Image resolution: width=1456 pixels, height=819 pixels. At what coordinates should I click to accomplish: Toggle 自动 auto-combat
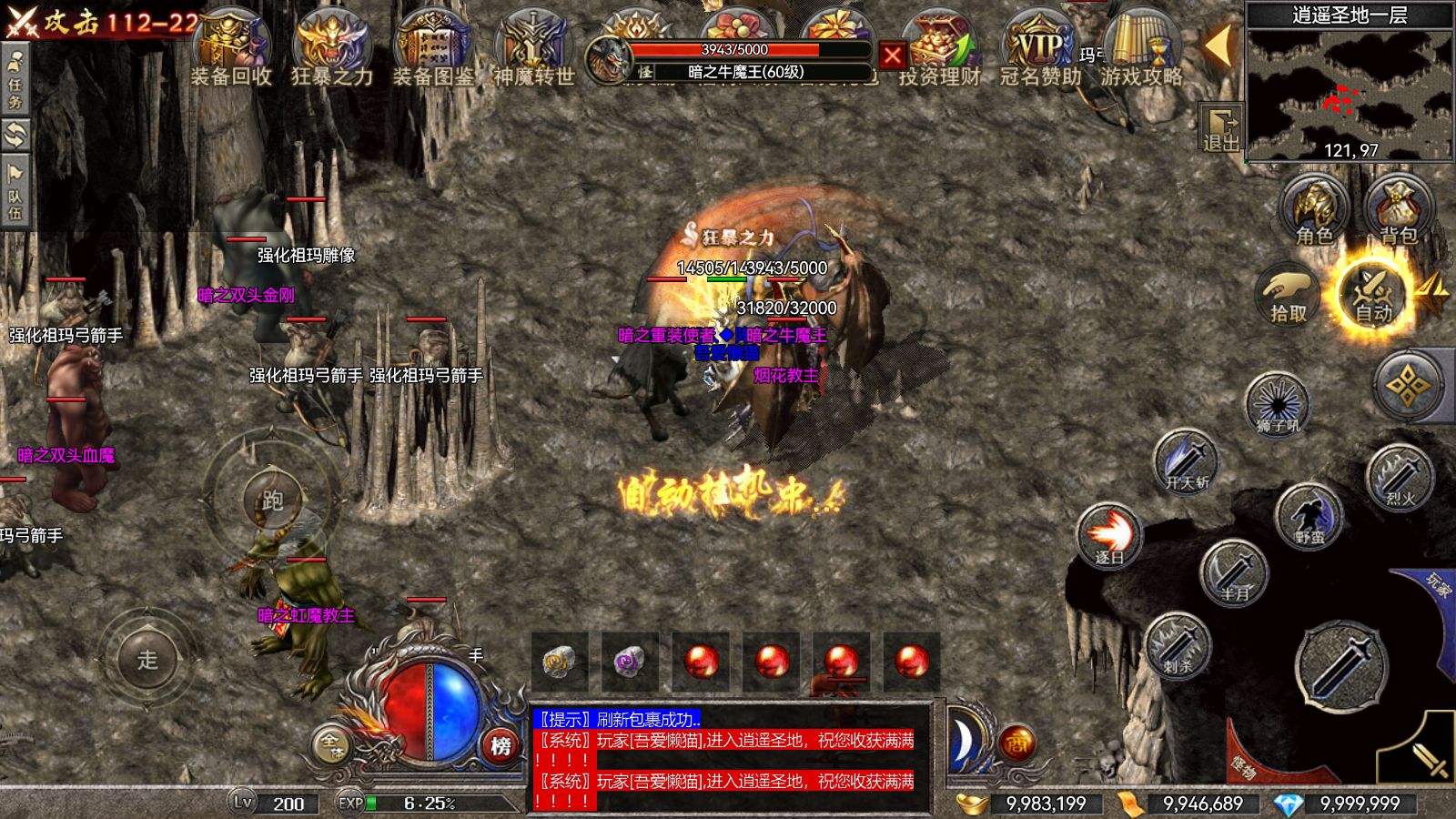pos(1372,293)
